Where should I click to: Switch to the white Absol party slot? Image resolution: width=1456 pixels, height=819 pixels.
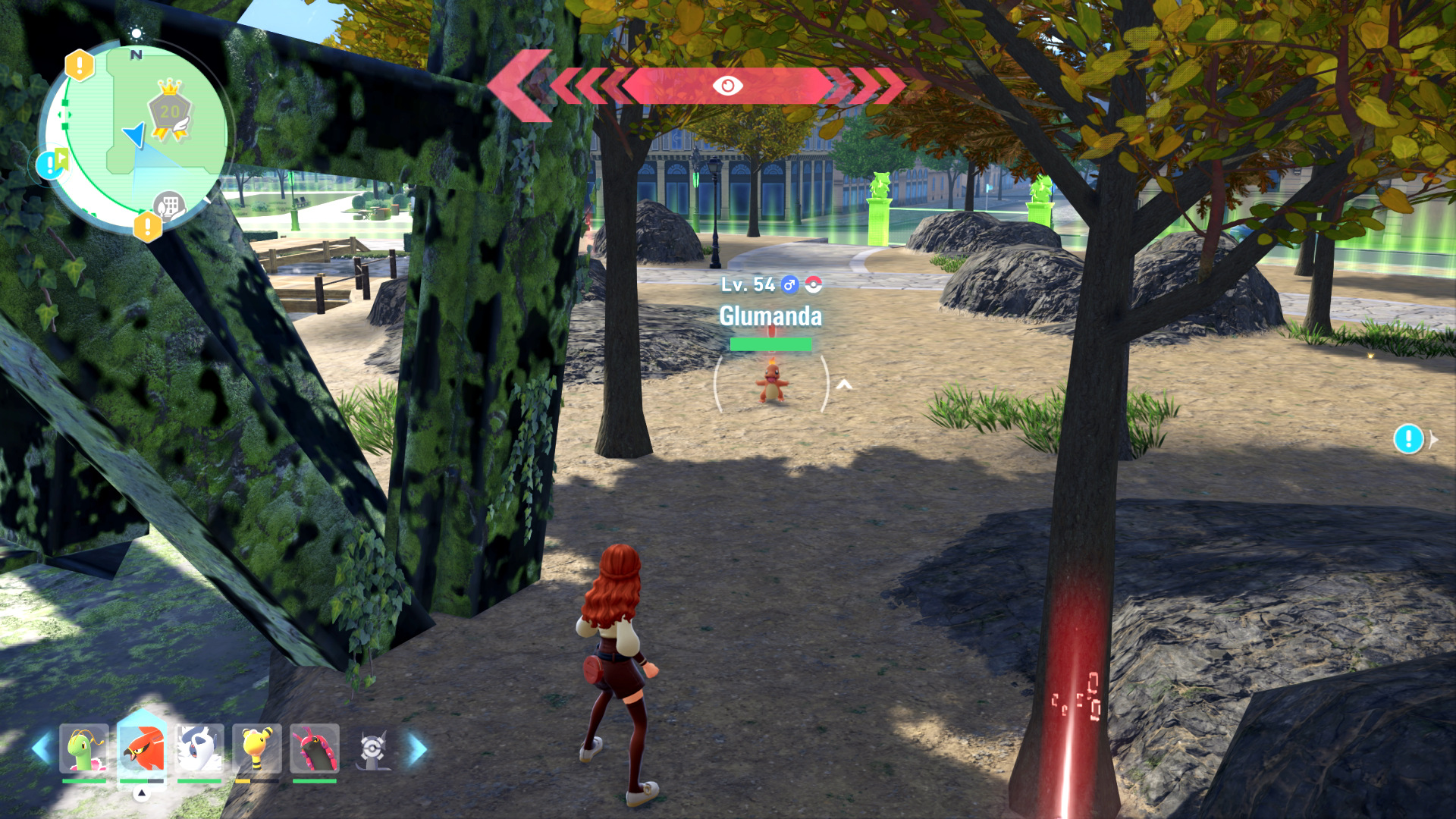tap(199, 748)
